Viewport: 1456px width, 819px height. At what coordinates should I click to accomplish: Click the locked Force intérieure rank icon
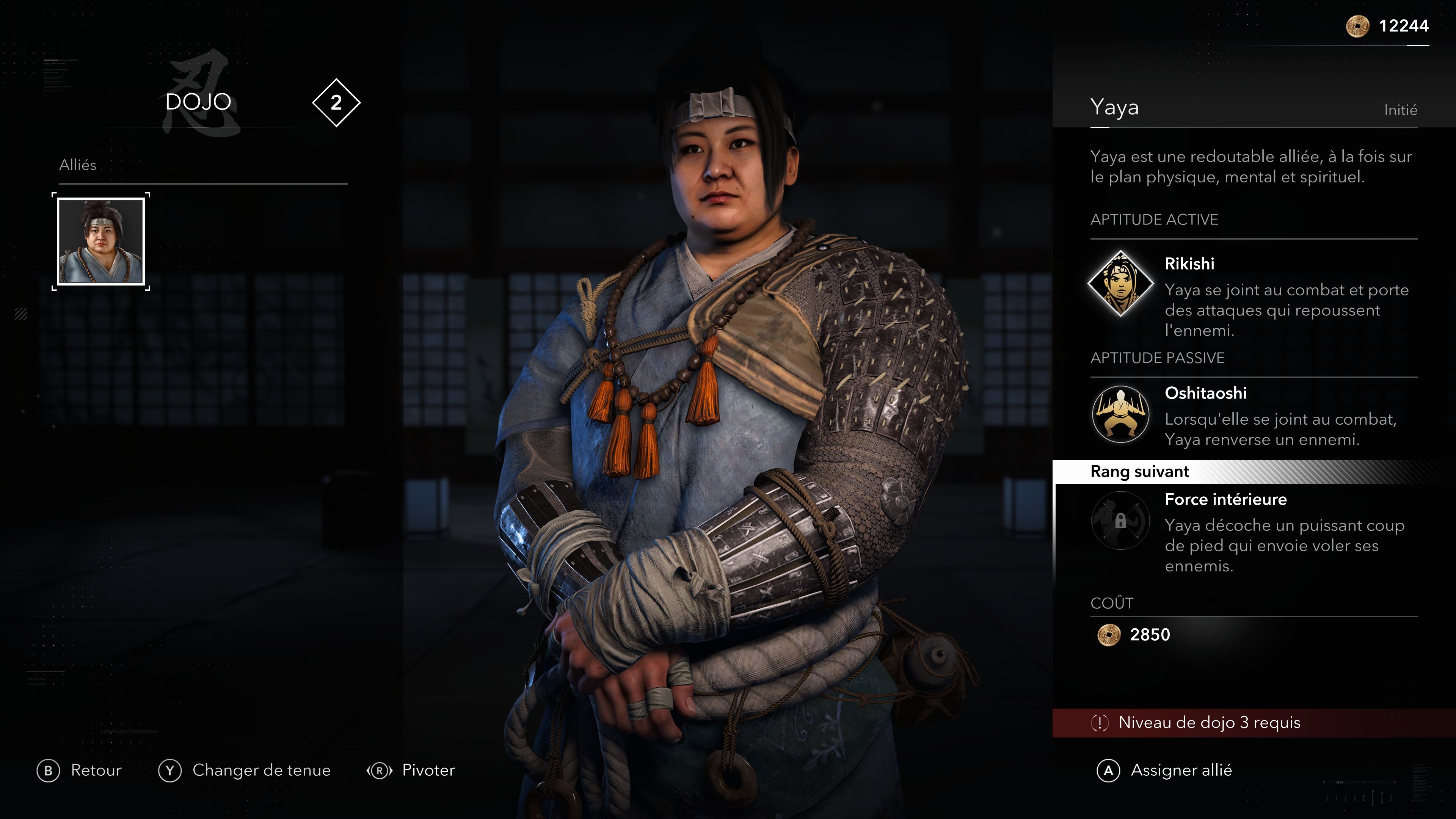[x=1120, y=521]
